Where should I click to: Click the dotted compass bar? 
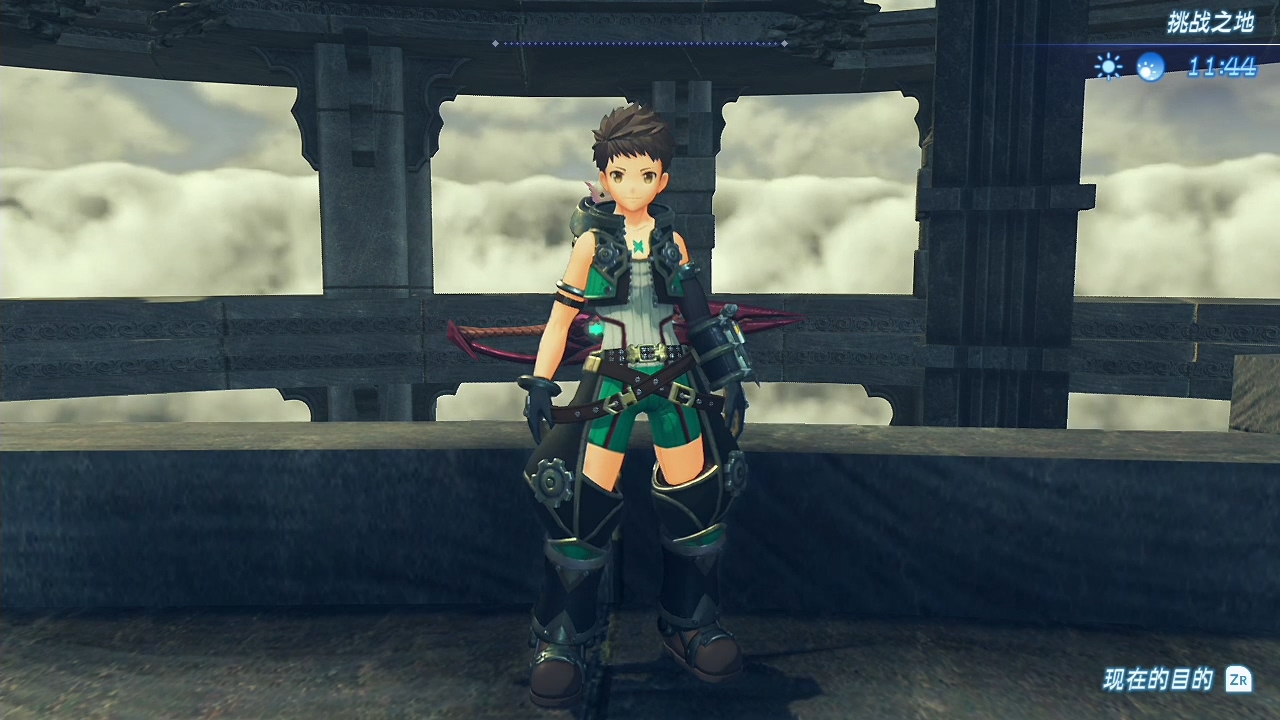pyautogui.click(x=639, y=43)
